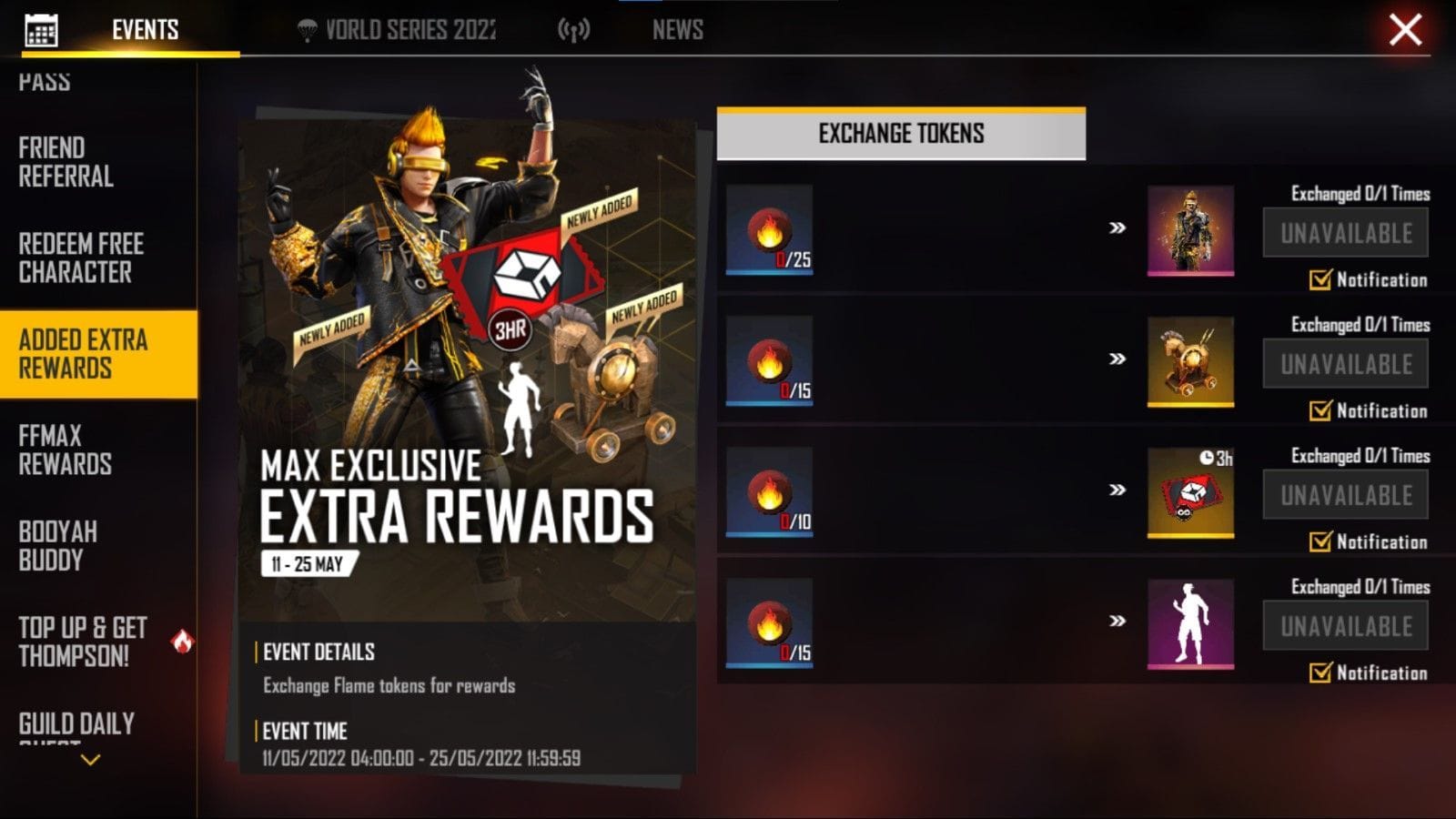Toggle Notification for the 0/25 bundle exchange

[1318, 280]
